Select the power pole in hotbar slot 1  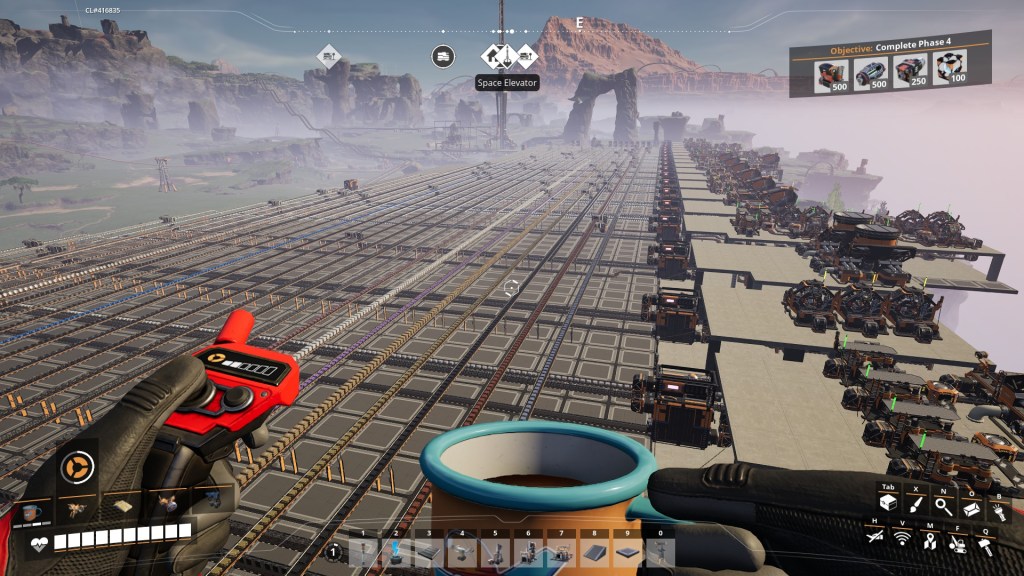coord(363,553)
